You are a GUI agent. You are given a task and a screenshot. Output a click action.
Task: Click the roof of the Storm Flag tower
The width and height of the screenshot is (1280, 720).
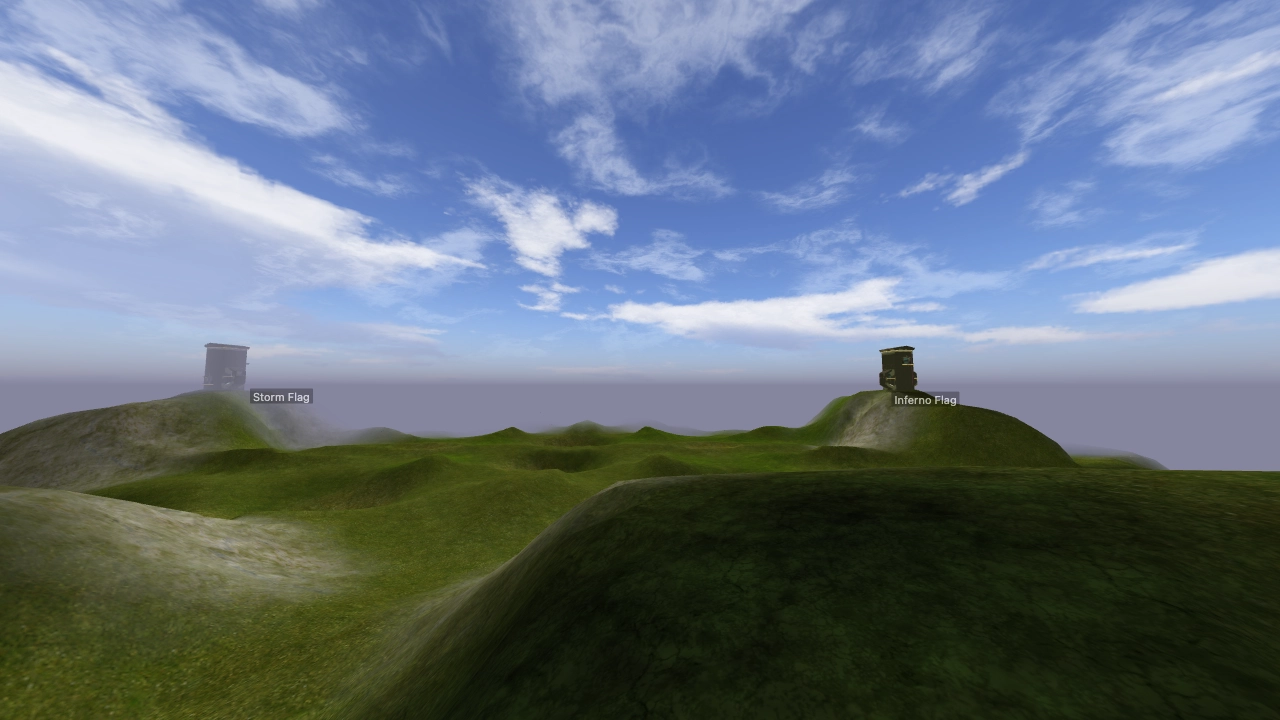click(226, 345)
